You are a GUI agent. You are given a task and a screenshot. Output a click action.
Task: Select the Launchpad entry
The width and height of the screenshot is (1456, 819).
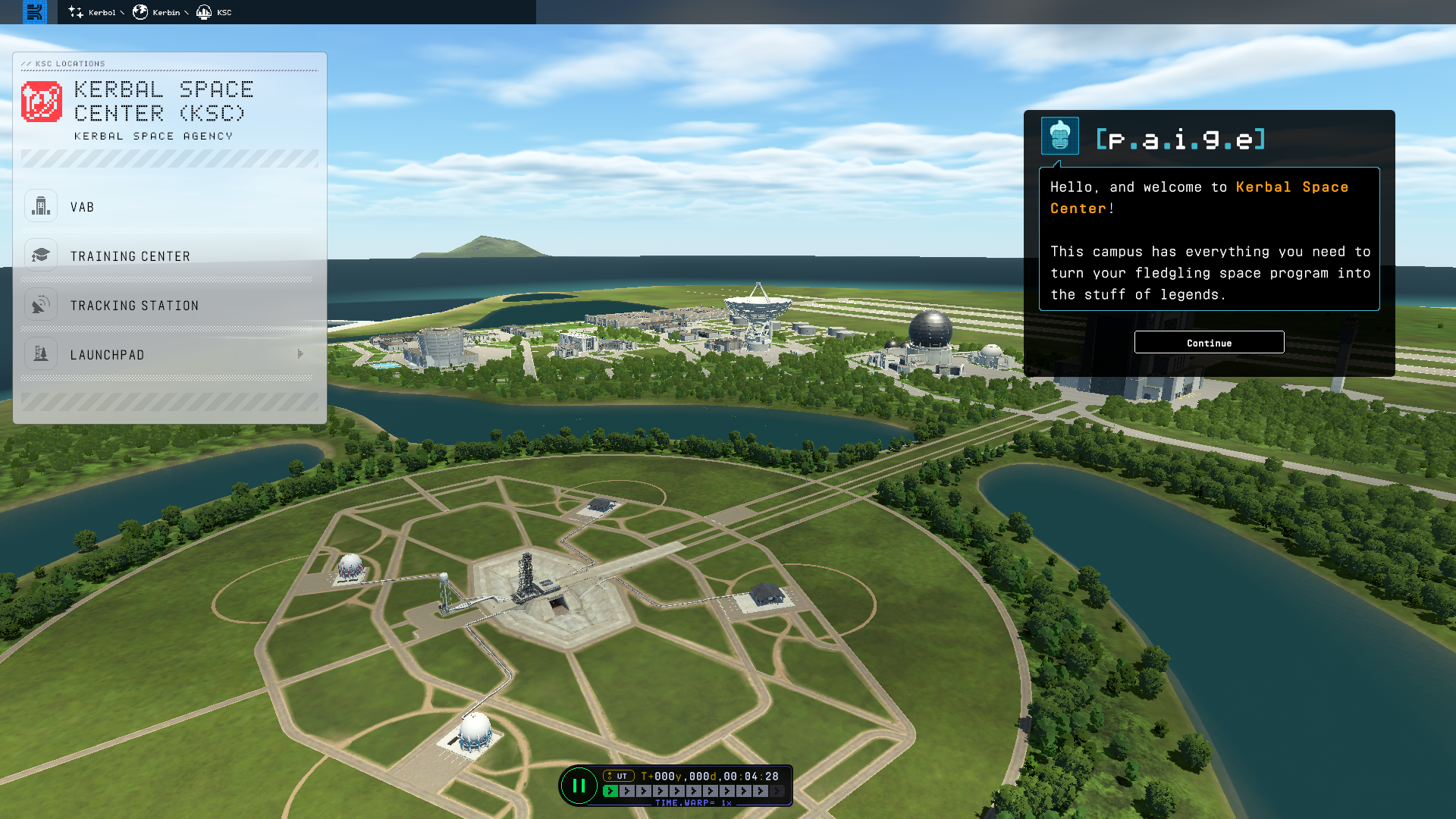pos(107,355)
